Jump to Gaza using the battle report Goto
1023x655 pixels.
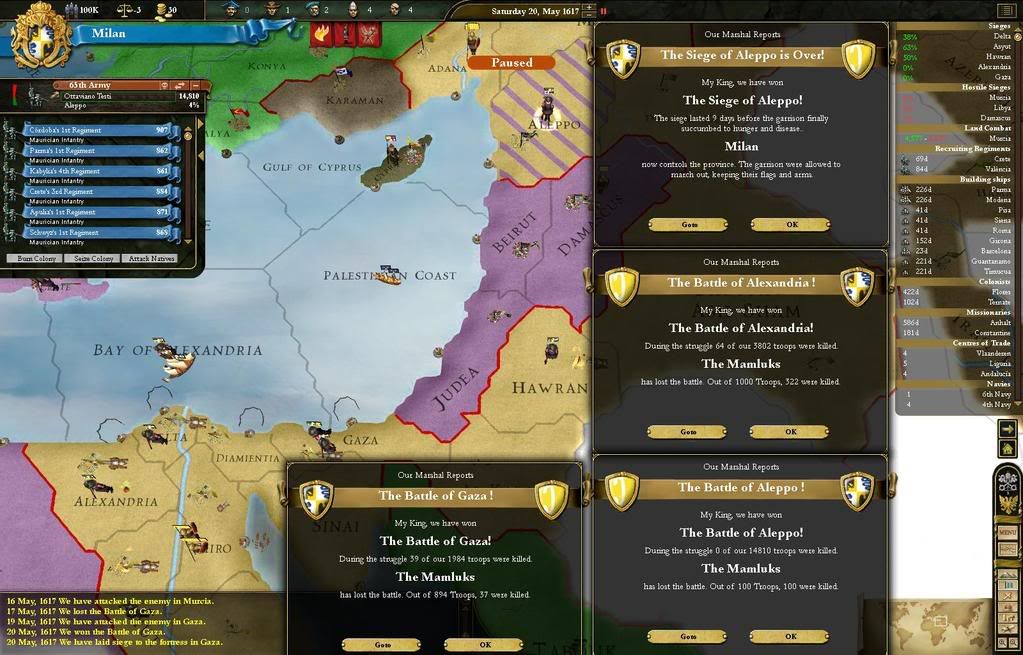(382, 645)
